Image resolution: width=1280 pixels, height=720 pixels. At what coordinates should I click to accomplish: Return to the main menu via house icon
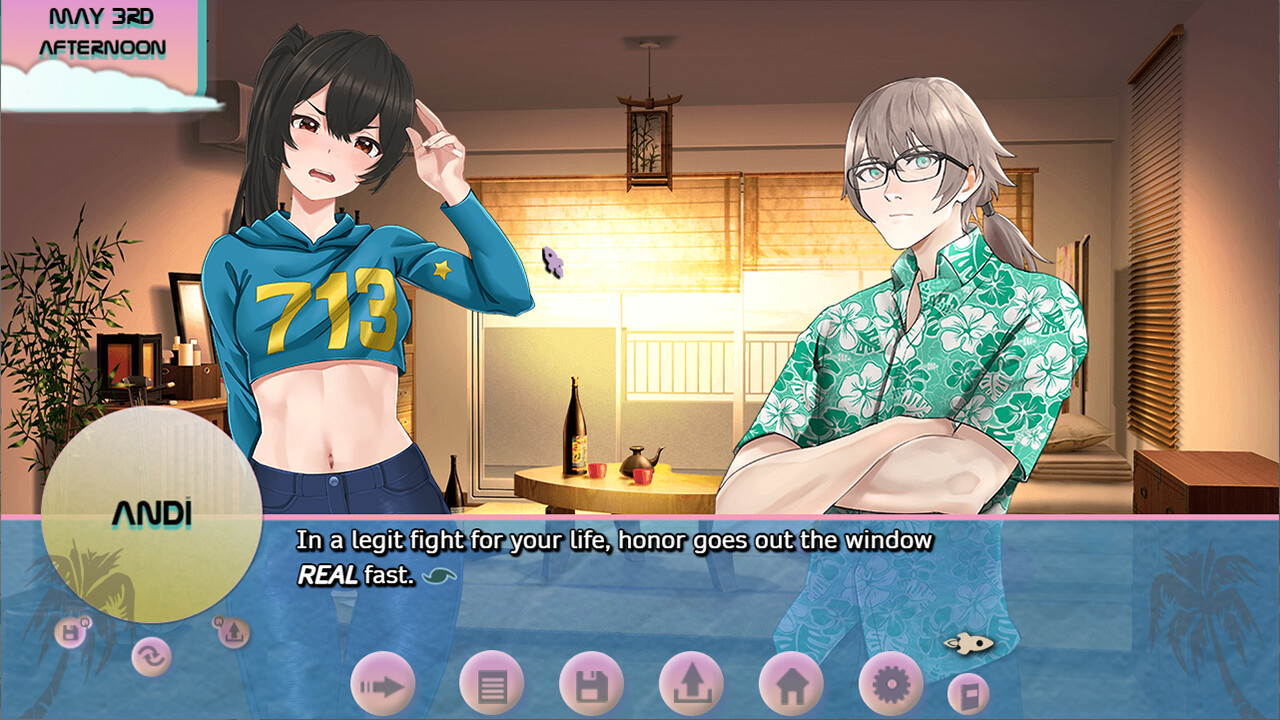coord(791,685)
